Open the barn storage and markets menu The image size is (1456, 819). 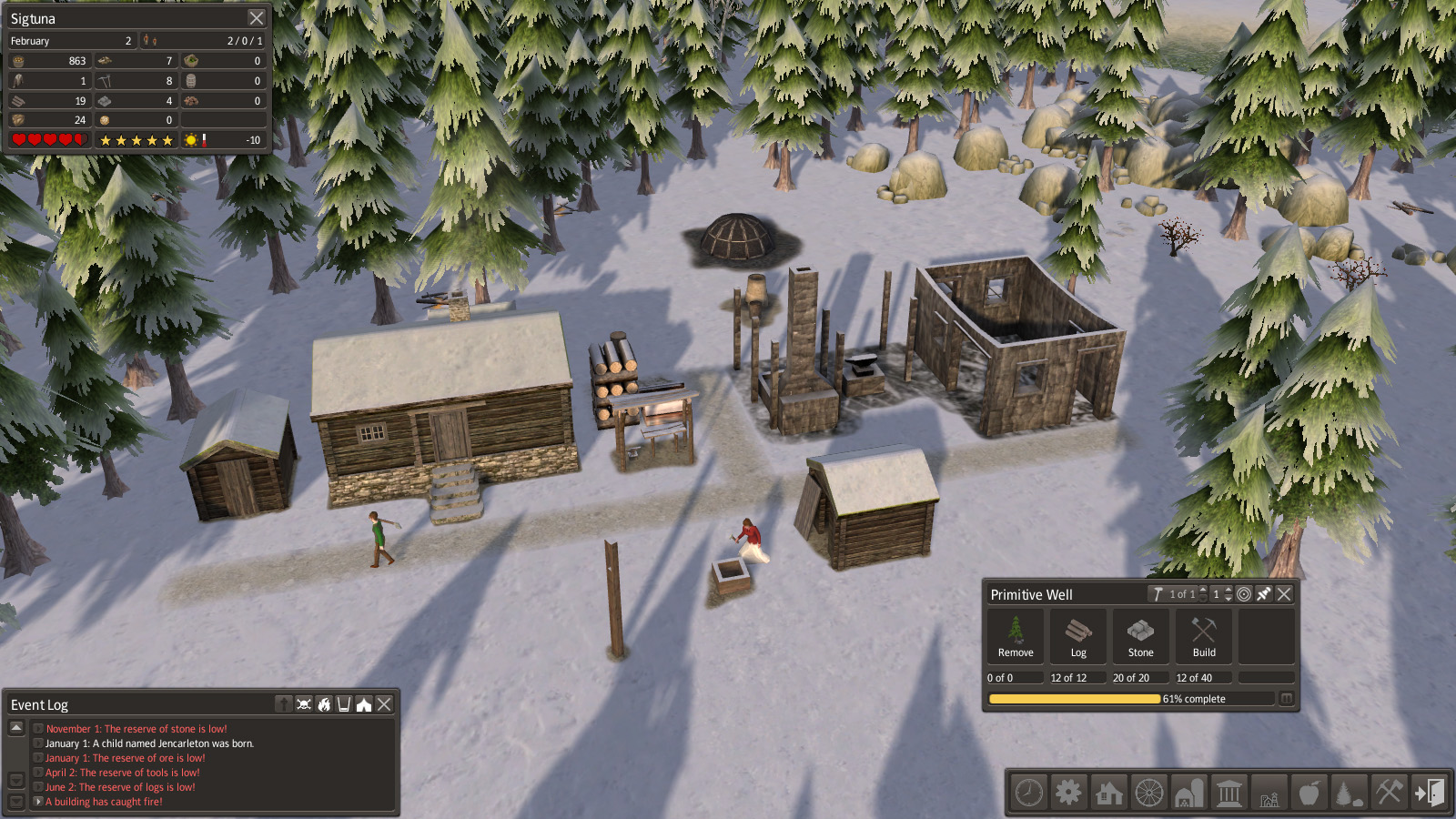coord(1188,793)
